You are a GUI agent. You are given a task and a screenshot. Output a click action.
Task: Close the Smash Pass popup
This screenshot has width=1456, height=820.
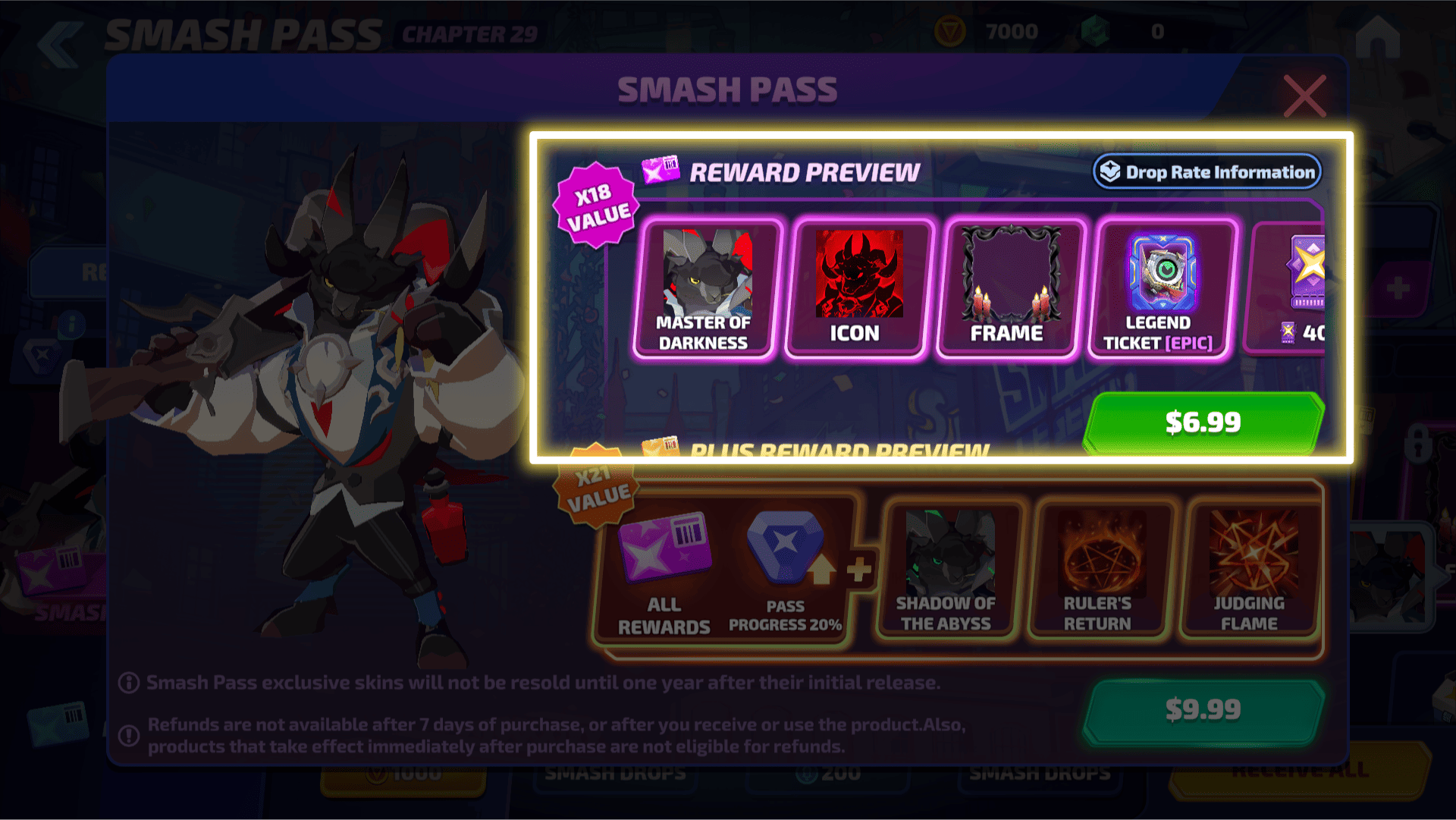1304,96
